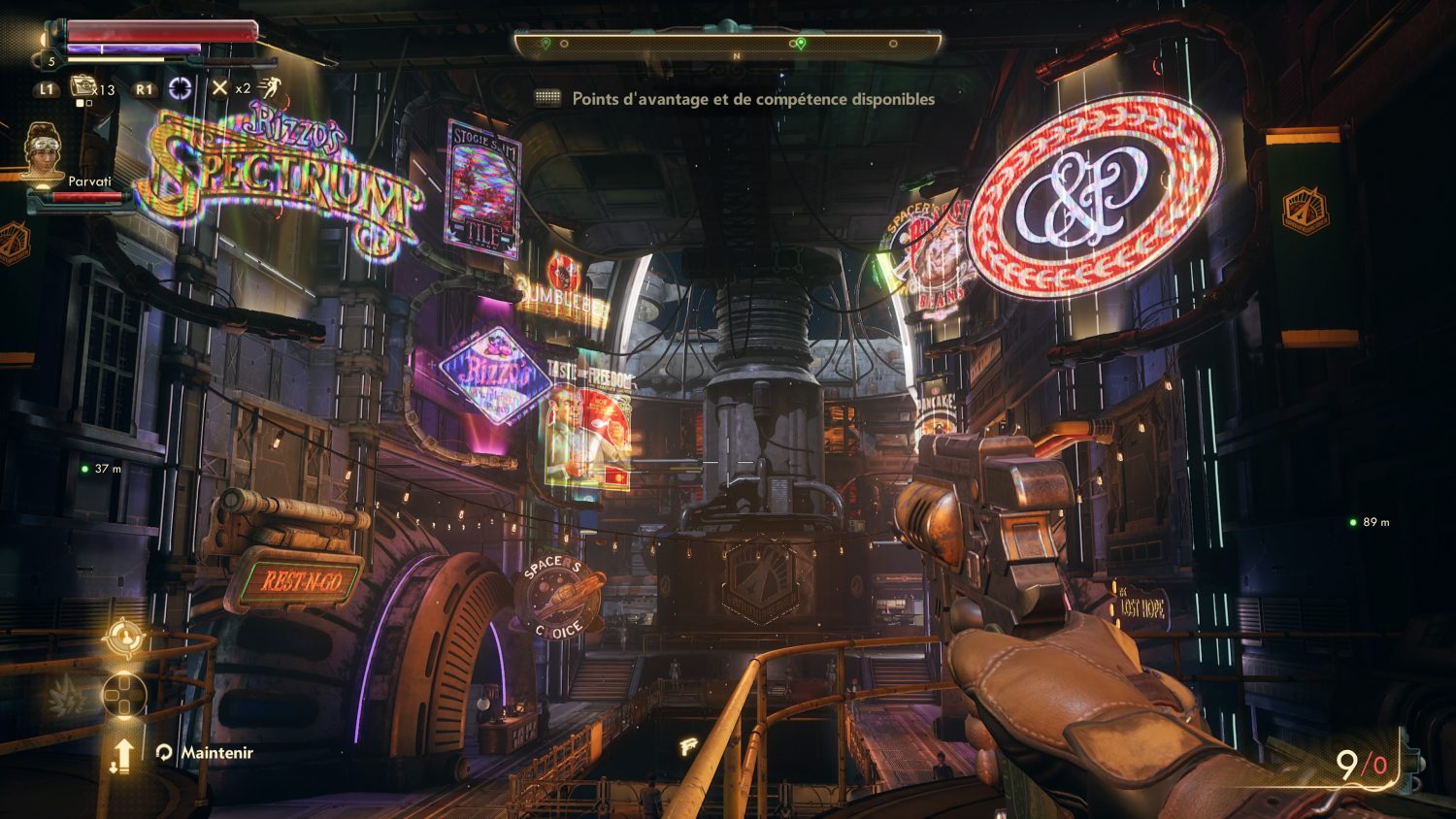This screenshot has width=1456, height=819.
Task: Choose the companion attack target command icon
Action: click(123, 639)
